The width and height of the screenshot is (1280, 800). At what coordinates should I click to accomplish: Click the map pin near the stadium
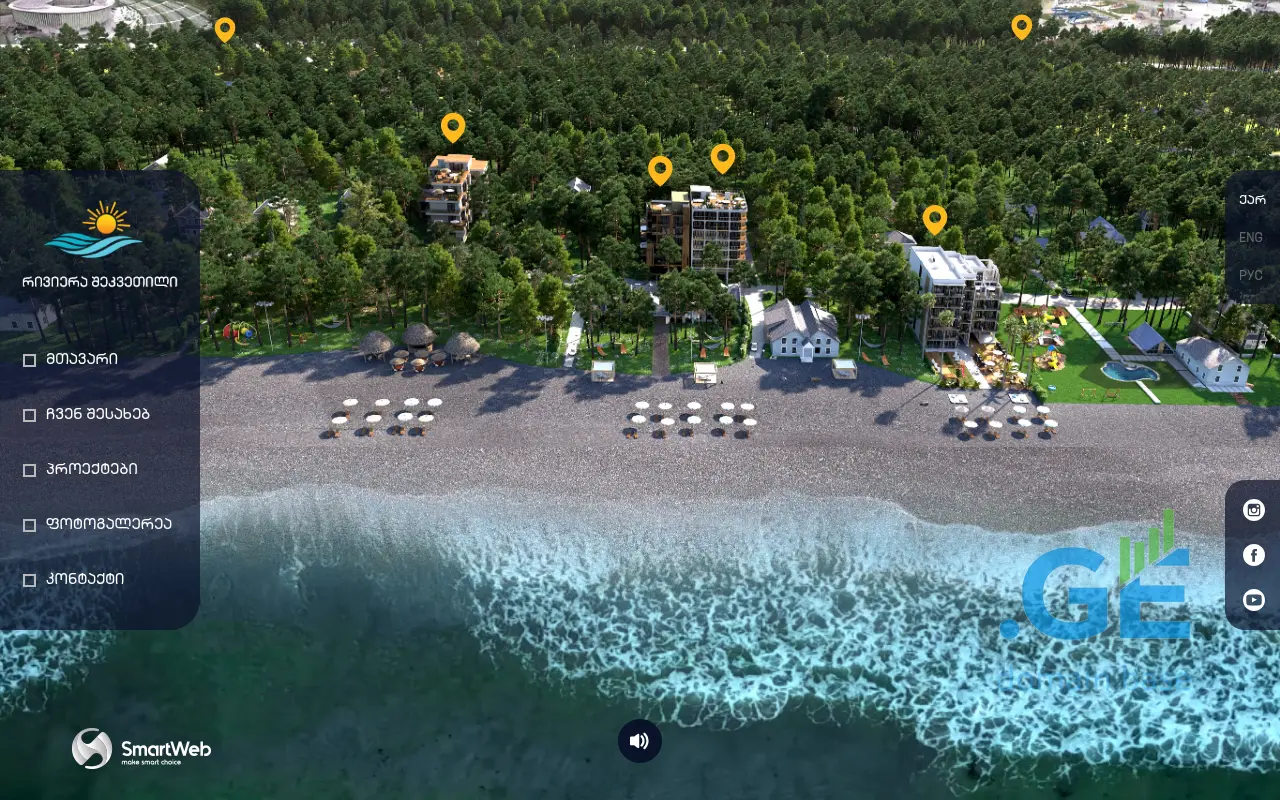pos(225,29)
